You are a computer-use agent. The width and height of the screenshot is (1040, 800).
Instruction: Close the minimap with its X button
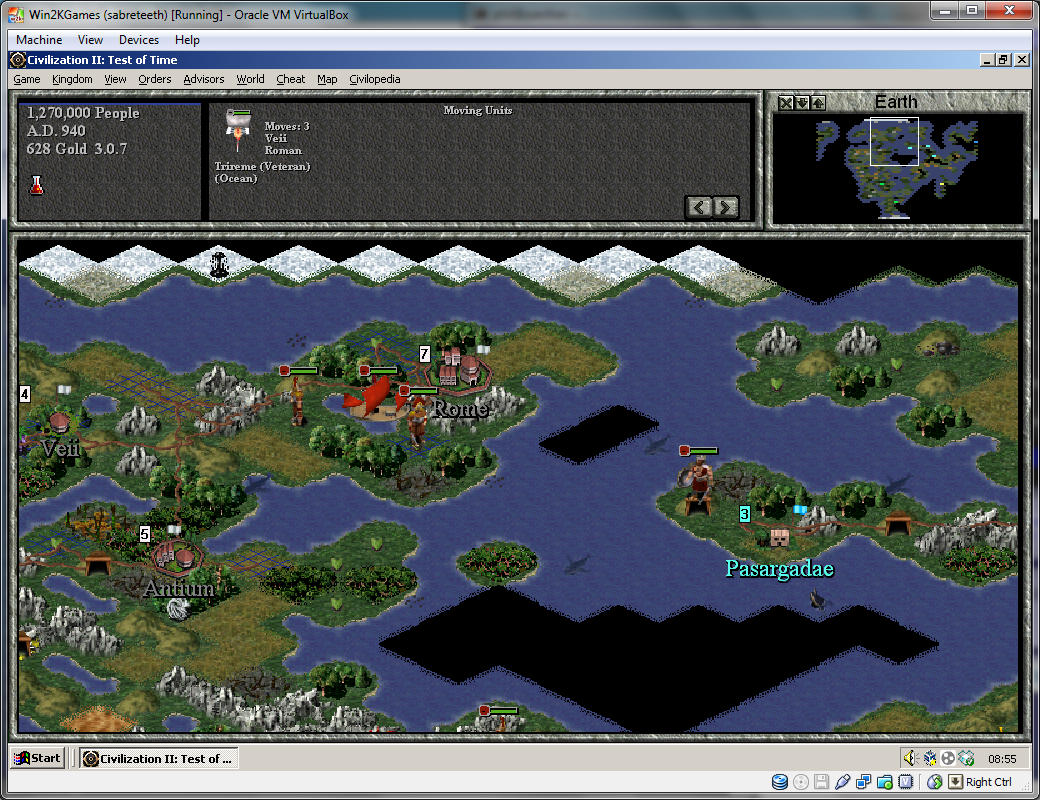(786, 103)
